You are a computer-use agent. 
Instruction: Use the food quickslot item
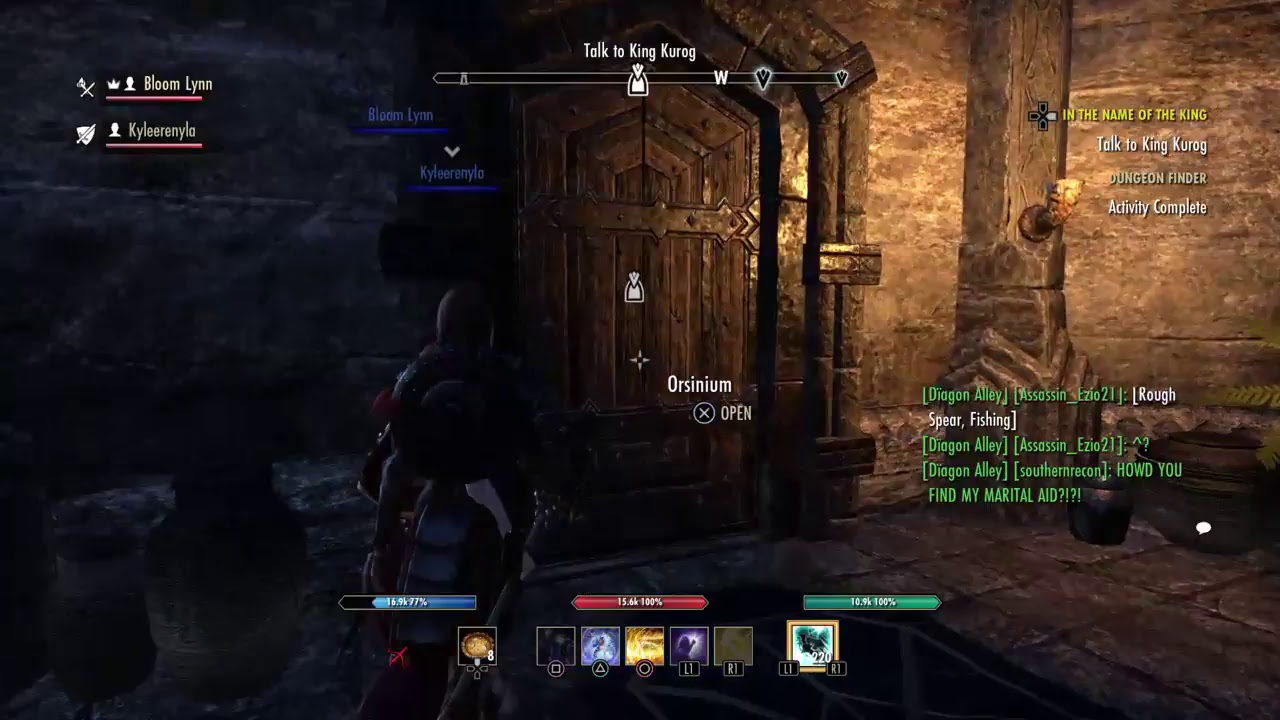click(477, 646)
